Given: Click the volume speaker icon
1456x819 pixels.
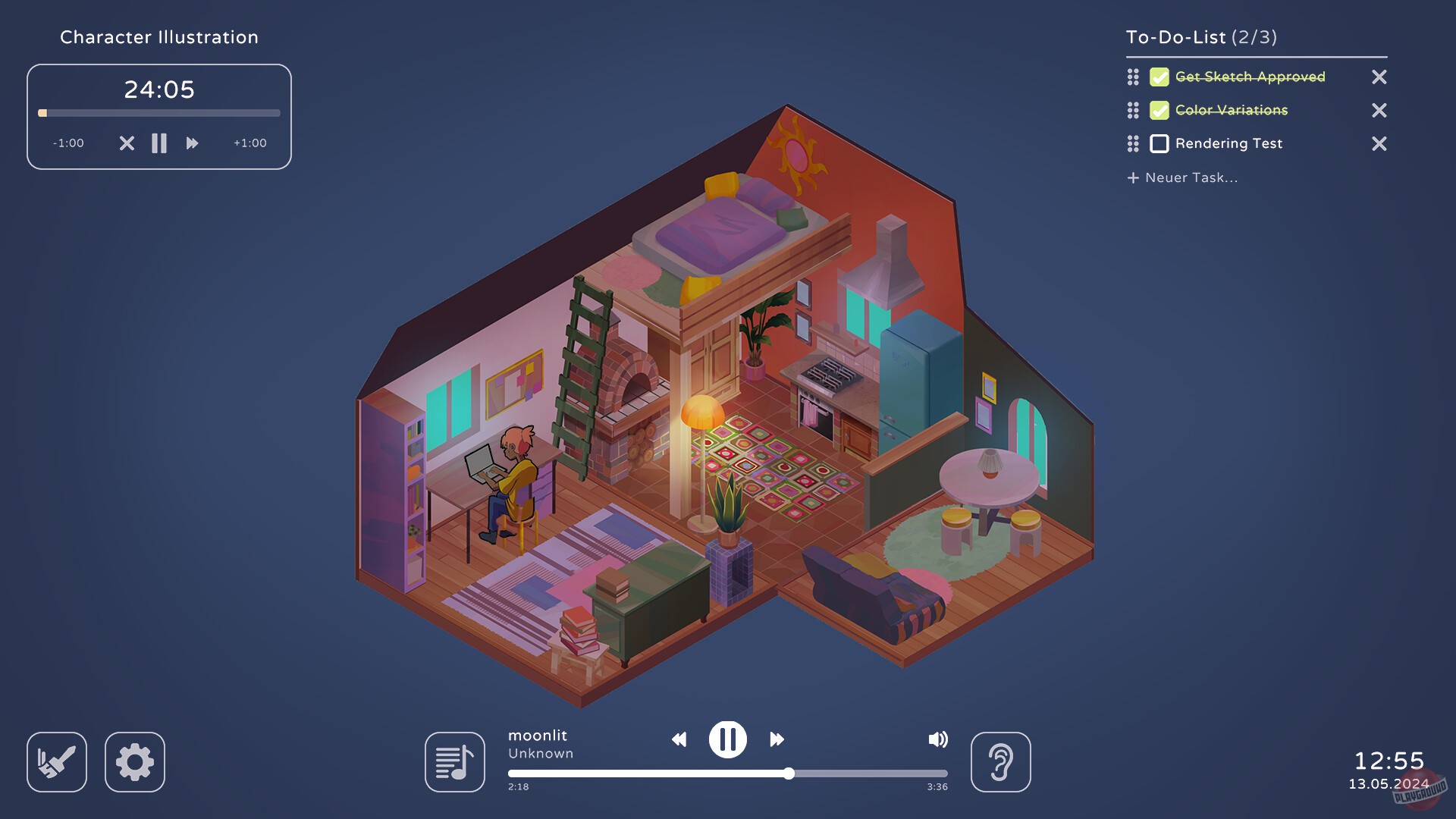Looking at the screenshot, I should [939, 739].
